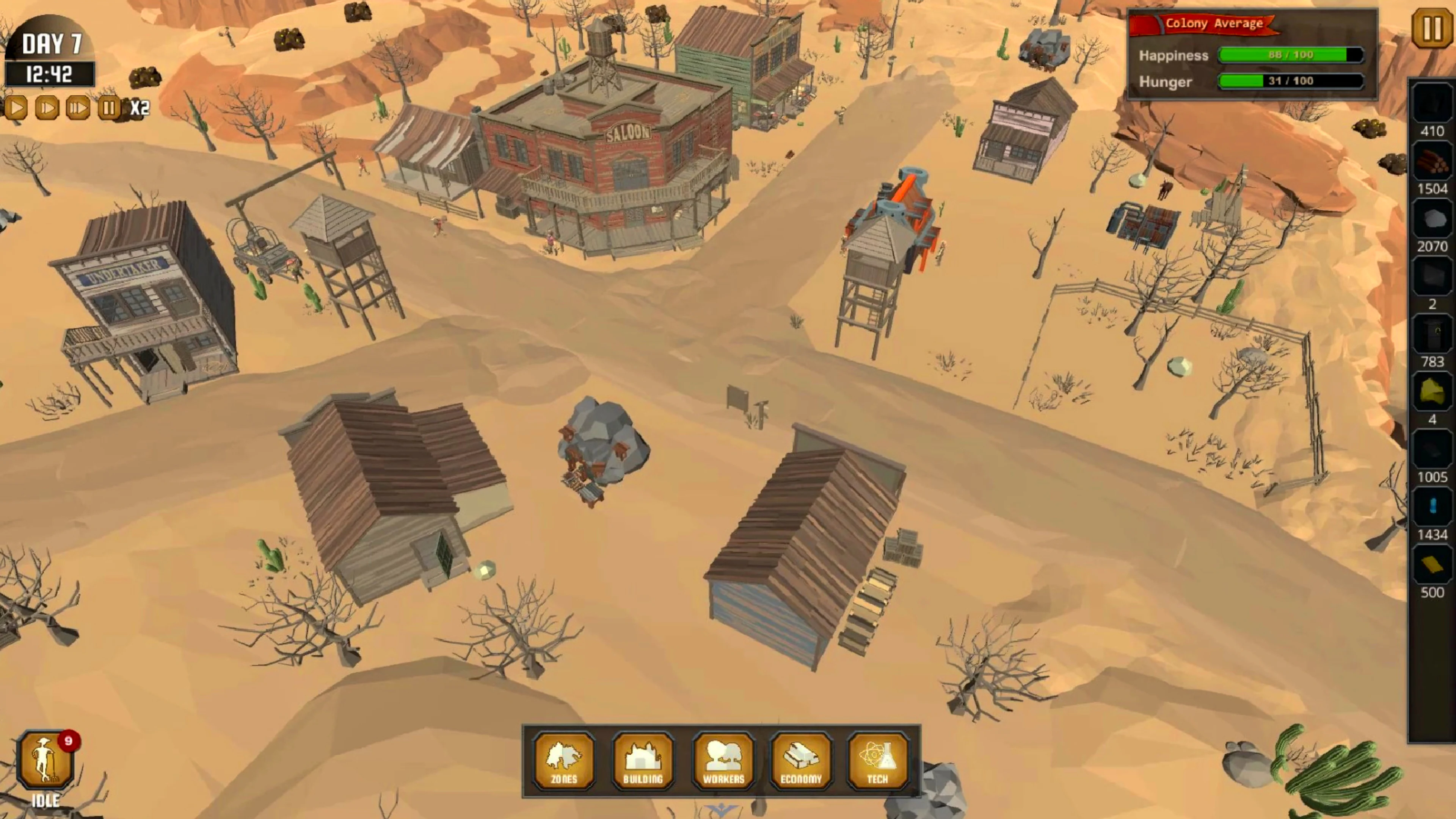
Task: Open the Economy menu
Action: pyautogui.click(x=801, y=760)
